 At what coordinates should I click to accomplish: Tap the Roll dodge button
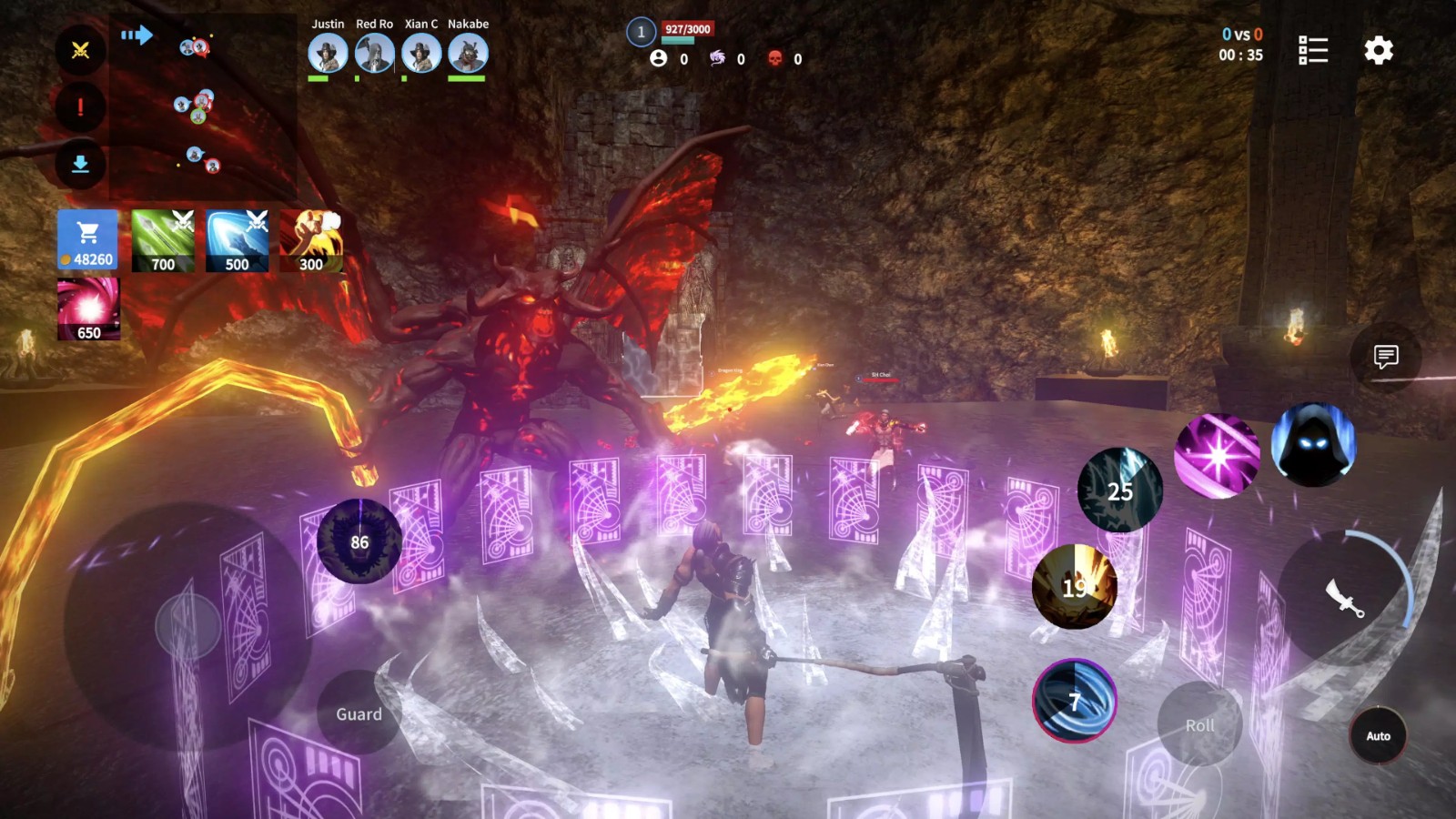(1199, 724)
